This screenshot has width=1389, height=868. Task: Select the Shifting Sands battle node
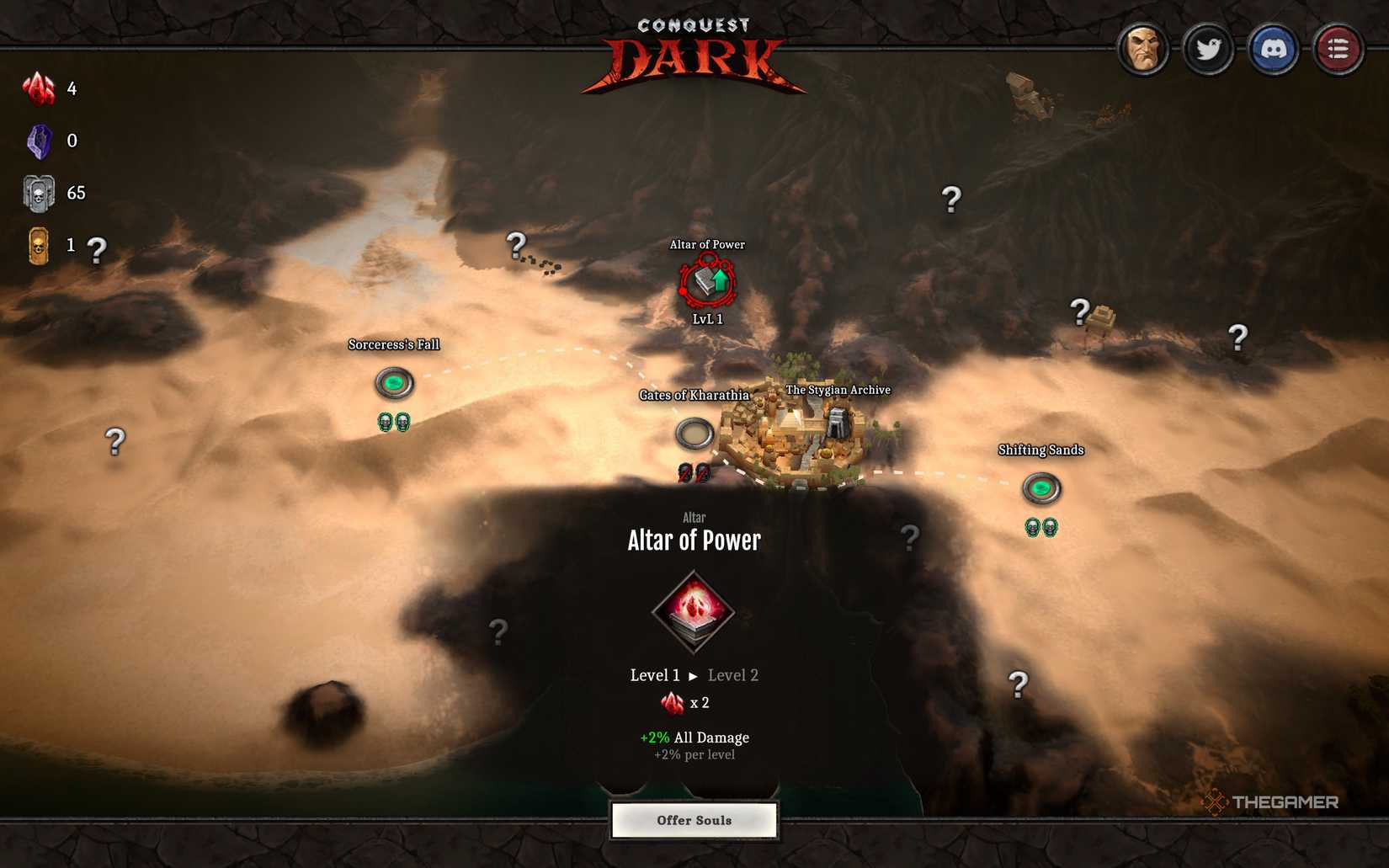(1042, 487)
